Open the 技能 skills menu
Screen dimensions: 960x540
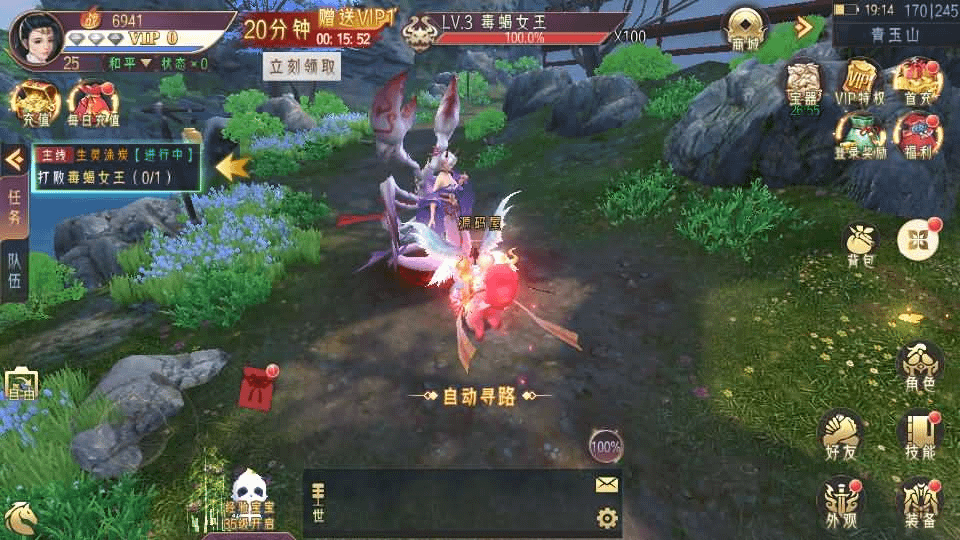tap(919, 435)
